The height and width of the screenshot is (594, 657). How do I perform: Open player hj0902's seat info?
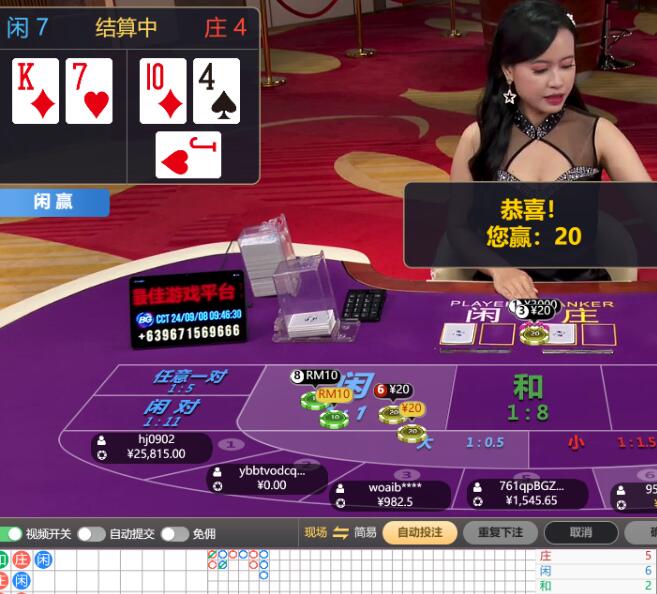point(151,446)
